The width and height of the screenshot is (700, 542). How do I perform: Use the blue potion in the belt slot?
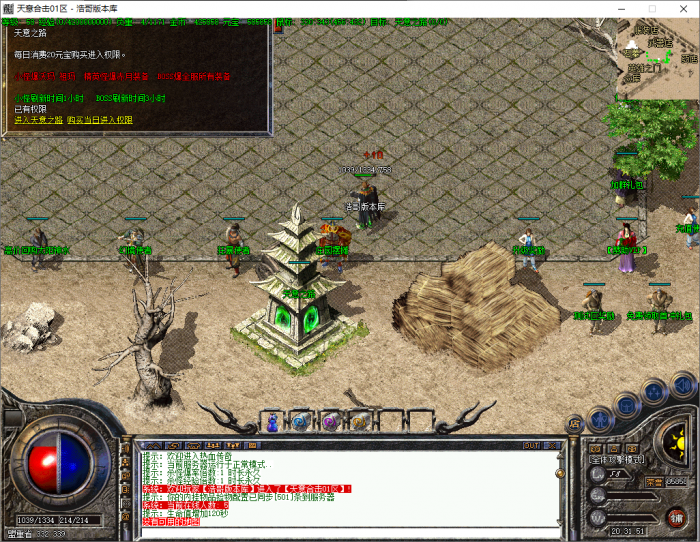click(270, 421)
